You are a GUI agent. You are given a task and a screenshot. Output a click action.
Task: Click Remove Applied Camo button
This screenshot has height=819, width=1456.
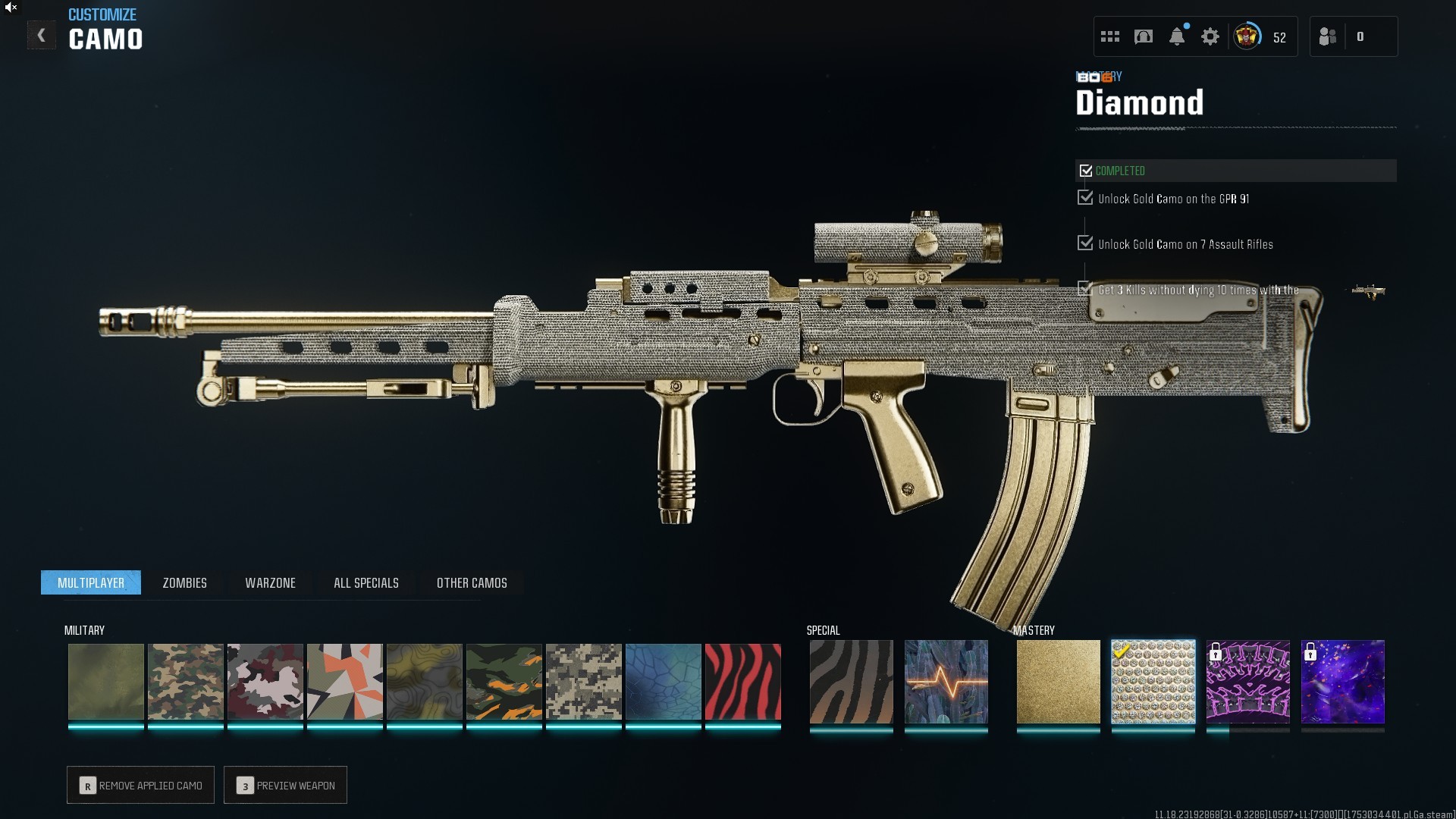140,785
